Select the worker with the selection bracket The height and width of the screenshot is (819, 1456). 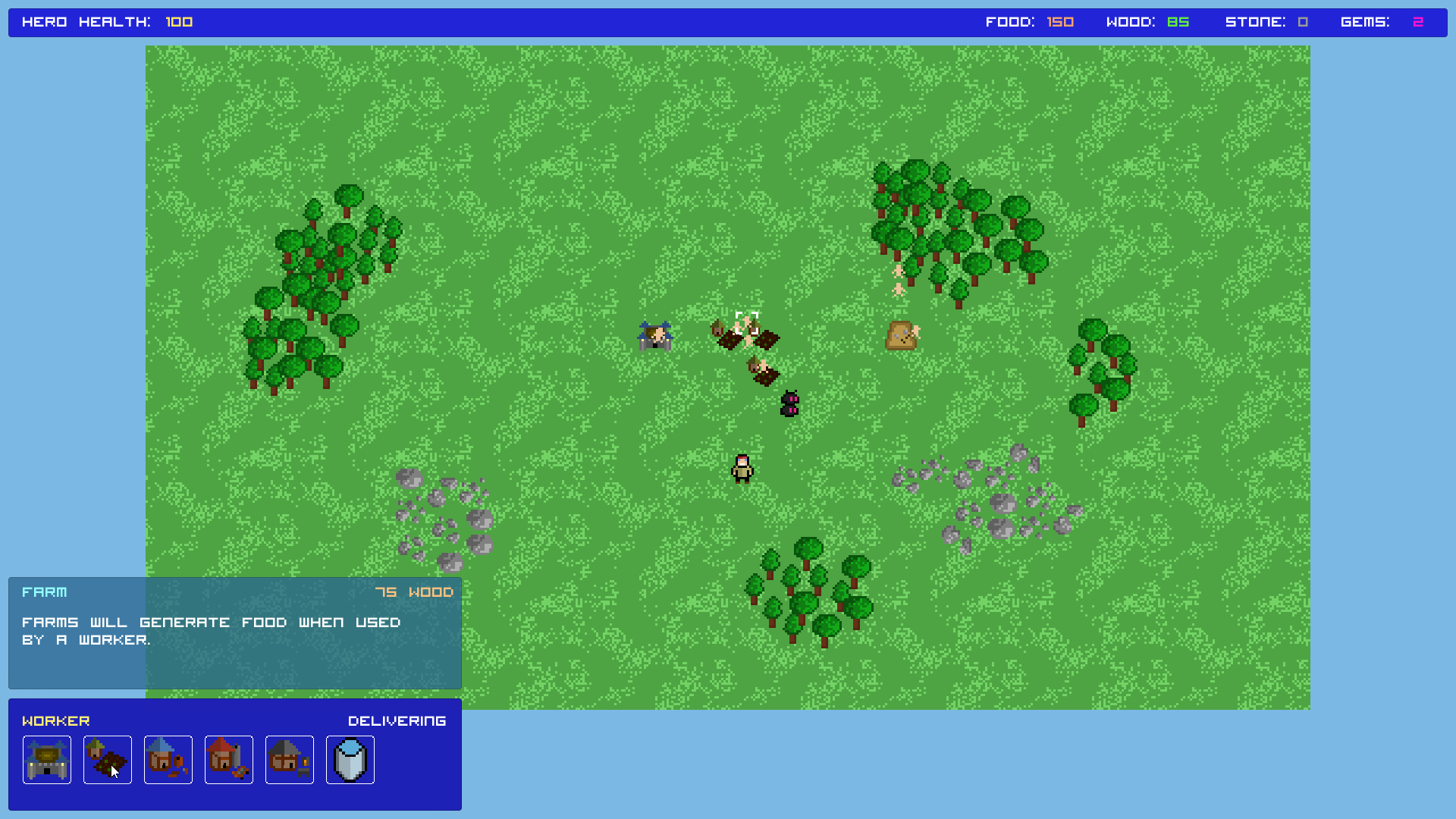(746, 324)
